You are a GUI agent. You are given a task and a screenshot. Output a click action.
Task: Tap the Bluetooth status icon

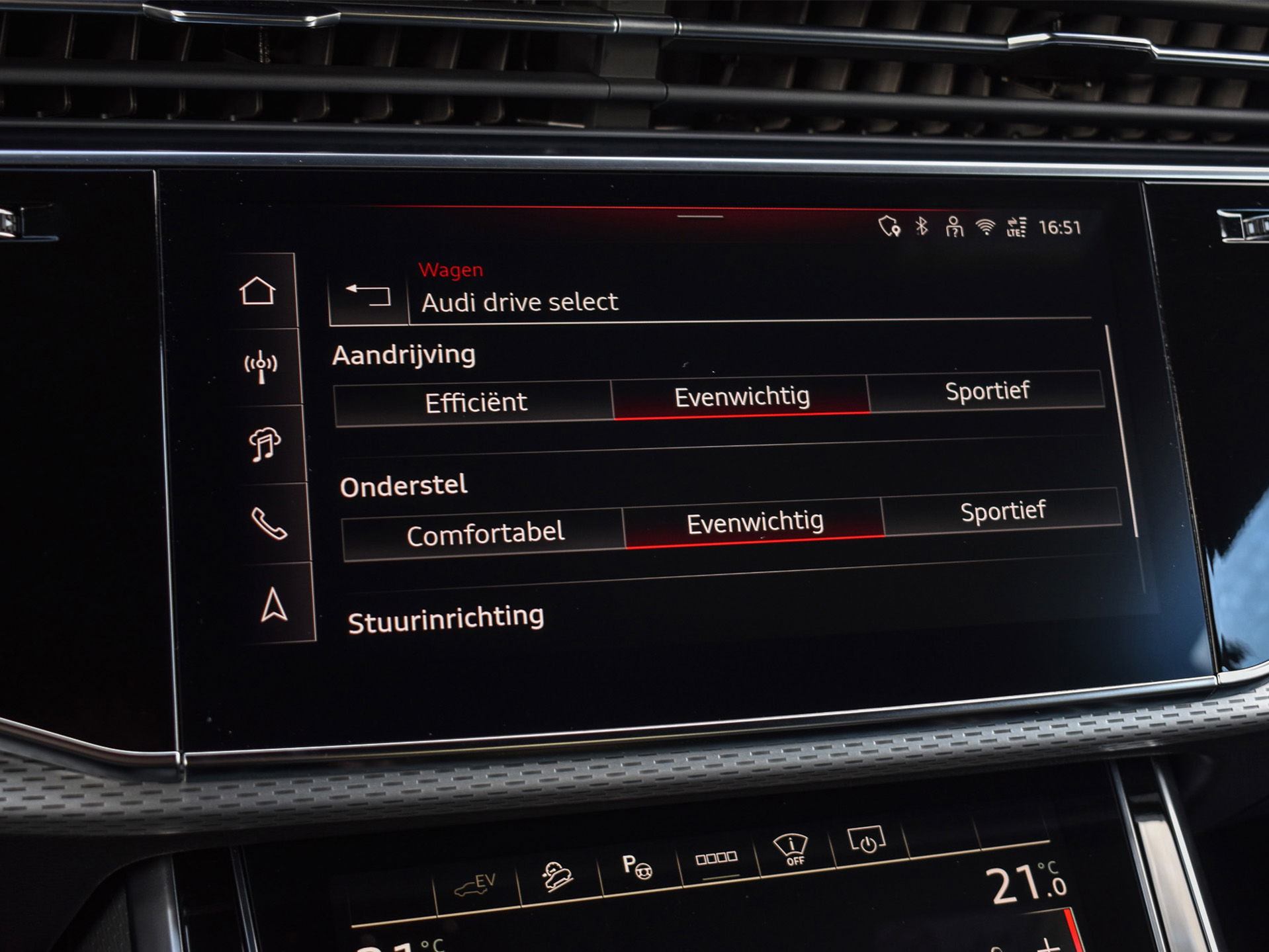click(x=922, y=227)
